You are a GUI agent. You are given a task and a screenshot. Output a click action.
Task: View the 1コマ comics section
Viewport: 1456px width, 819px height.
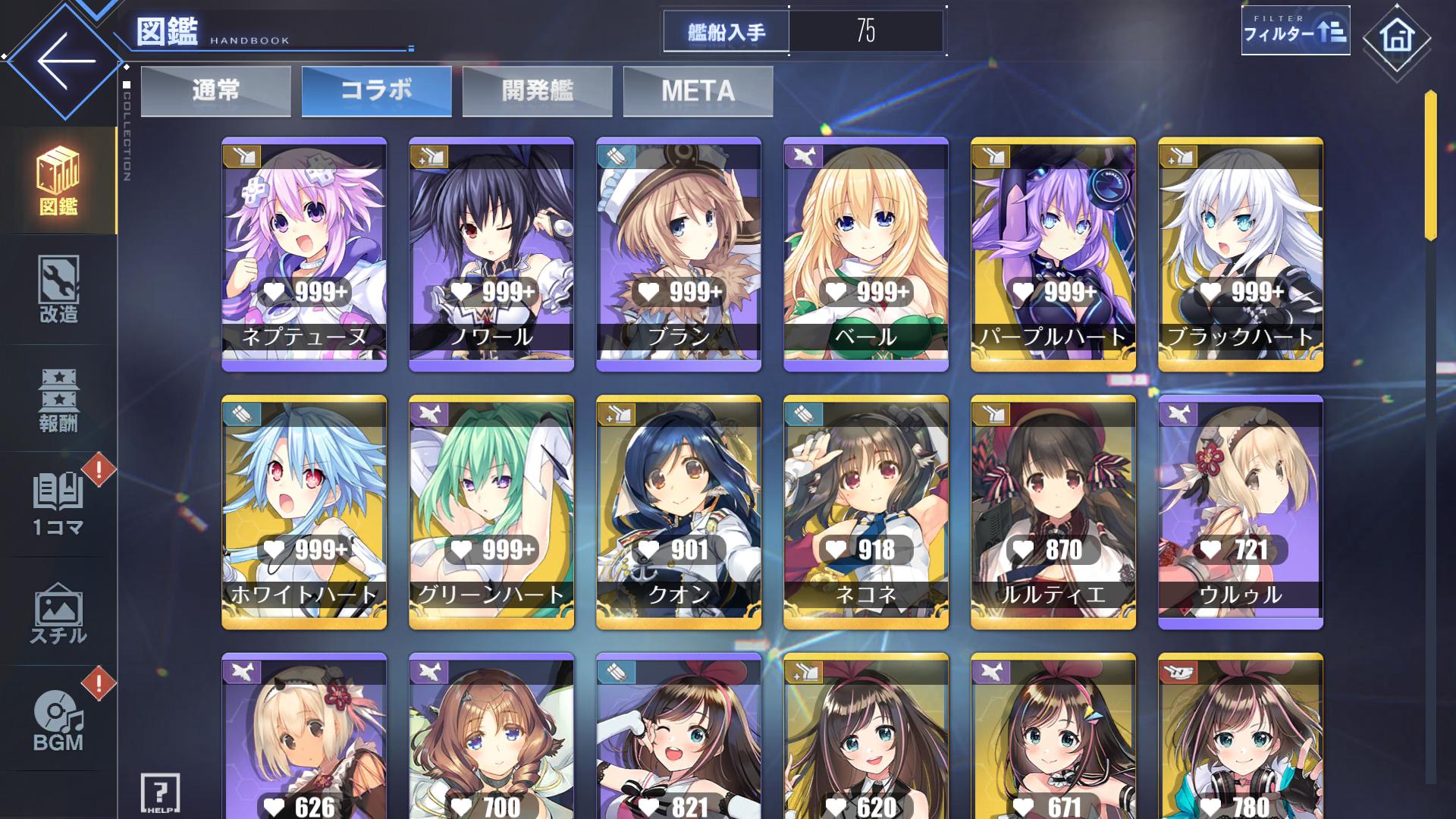pos(58,504)
